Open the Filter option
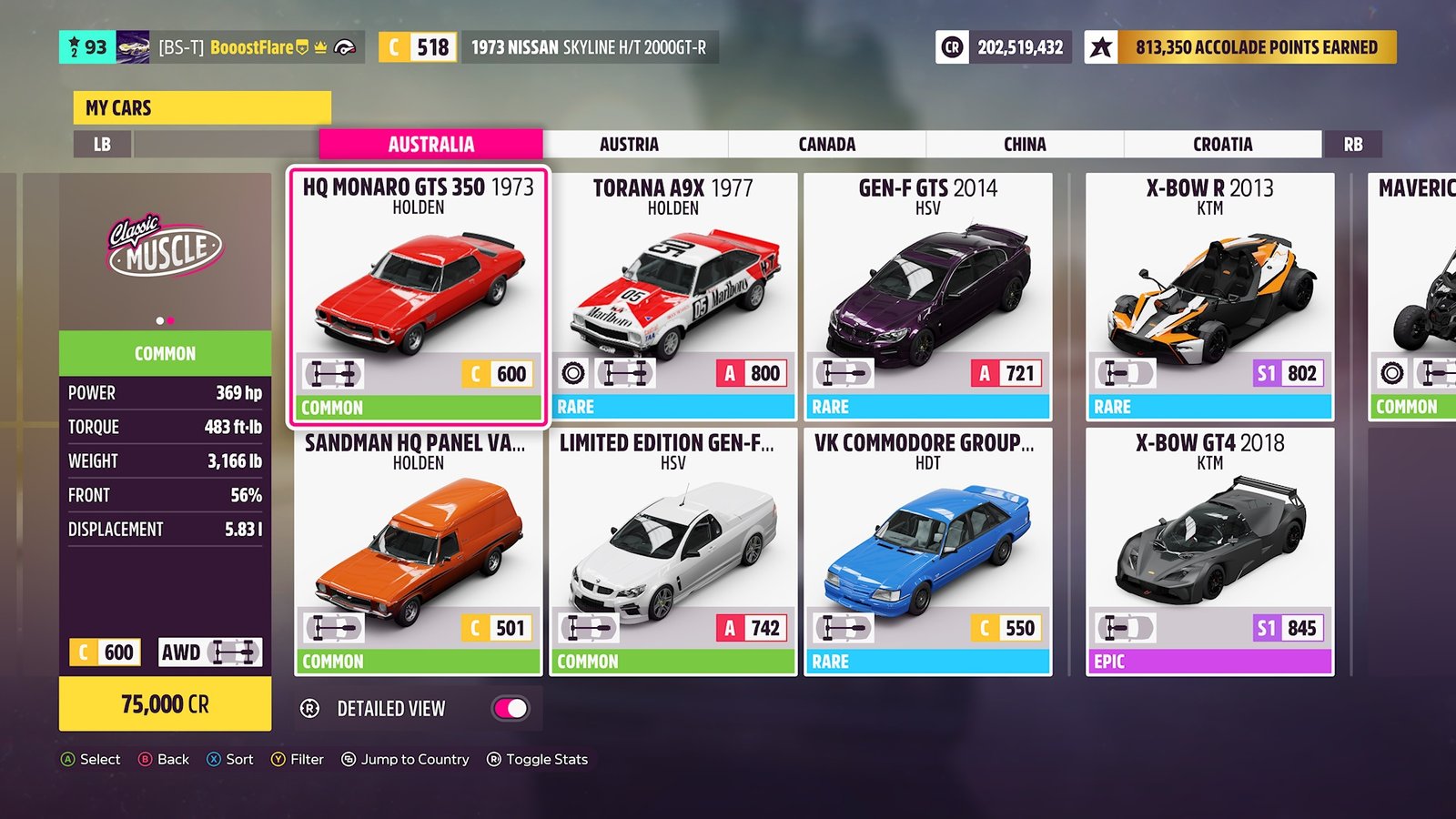 298,759
